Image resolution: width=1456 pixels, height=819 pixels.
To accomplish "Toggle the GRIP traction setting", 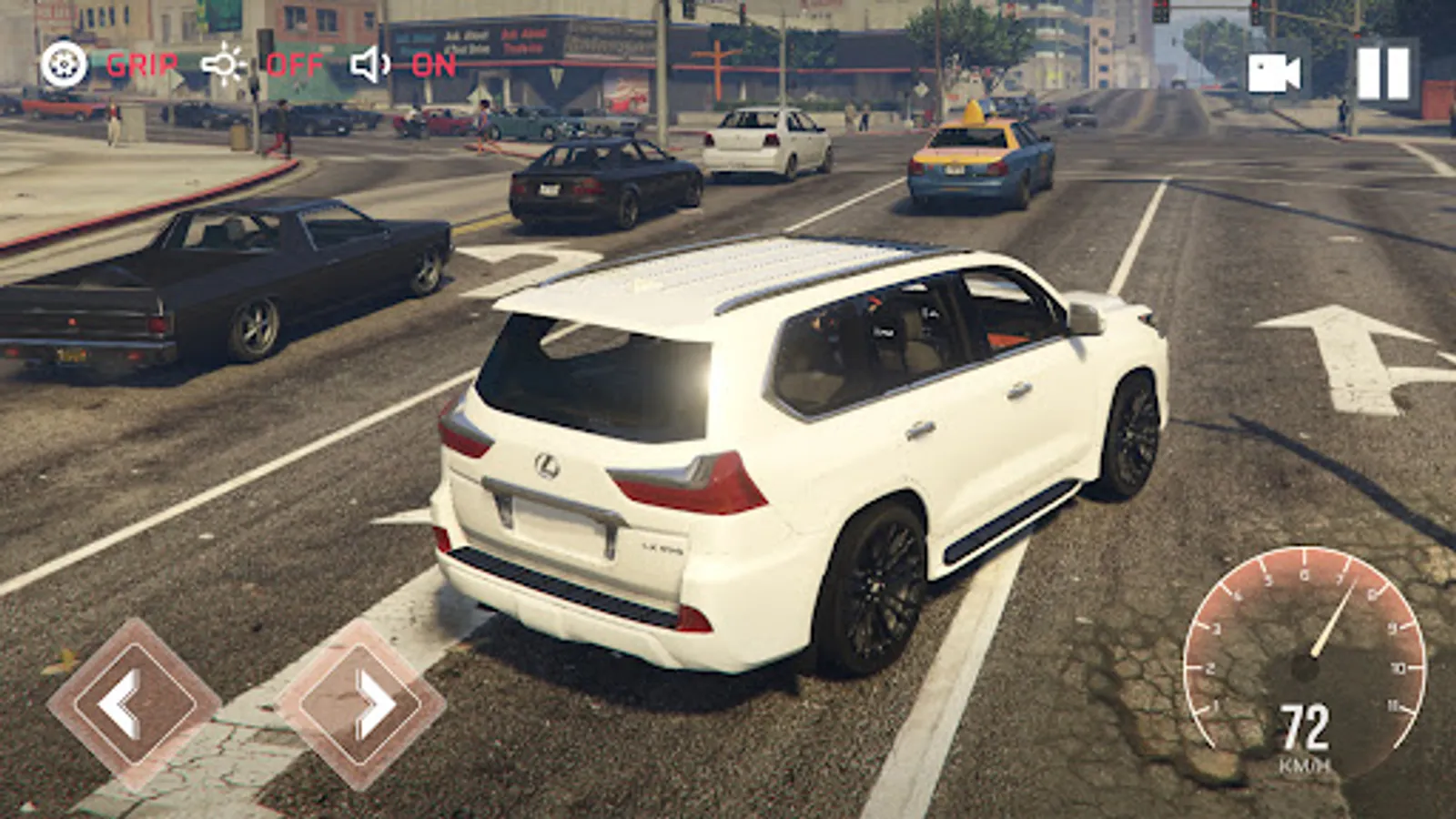I will pyautogui.click(x=109, y=65).
